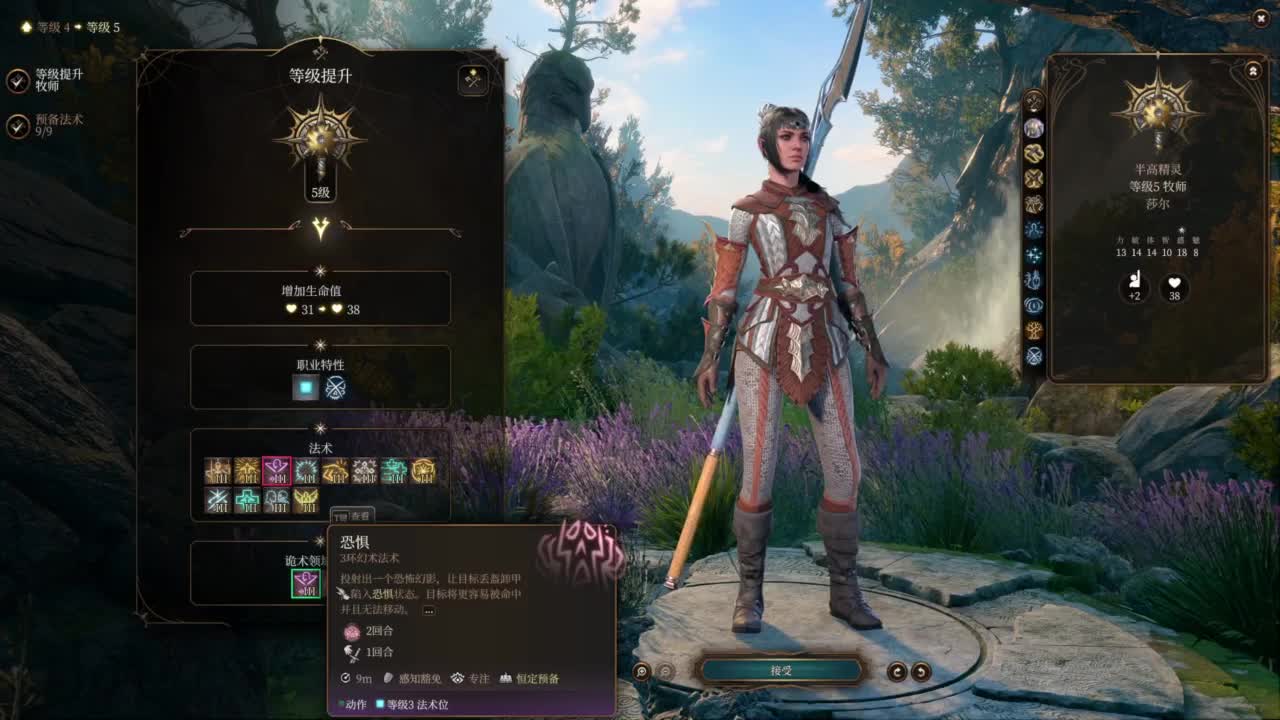The width and height of the screenshot is (1280, 720).
Task: Zoom in the character view with magnifier
Action: click(x=642, y=672)
